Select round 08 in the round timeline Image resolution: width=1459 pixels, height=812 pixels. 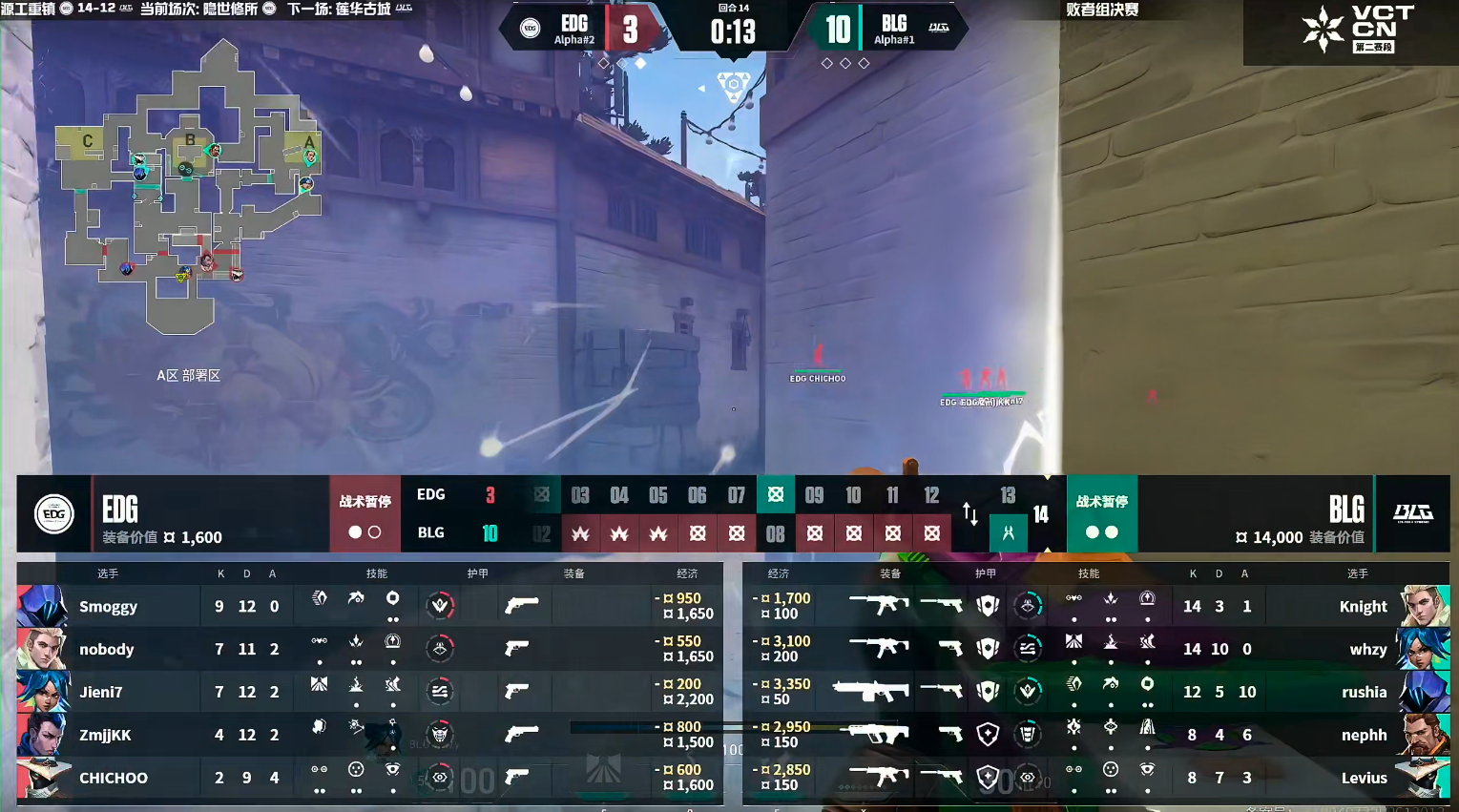[x=775, y=534]
